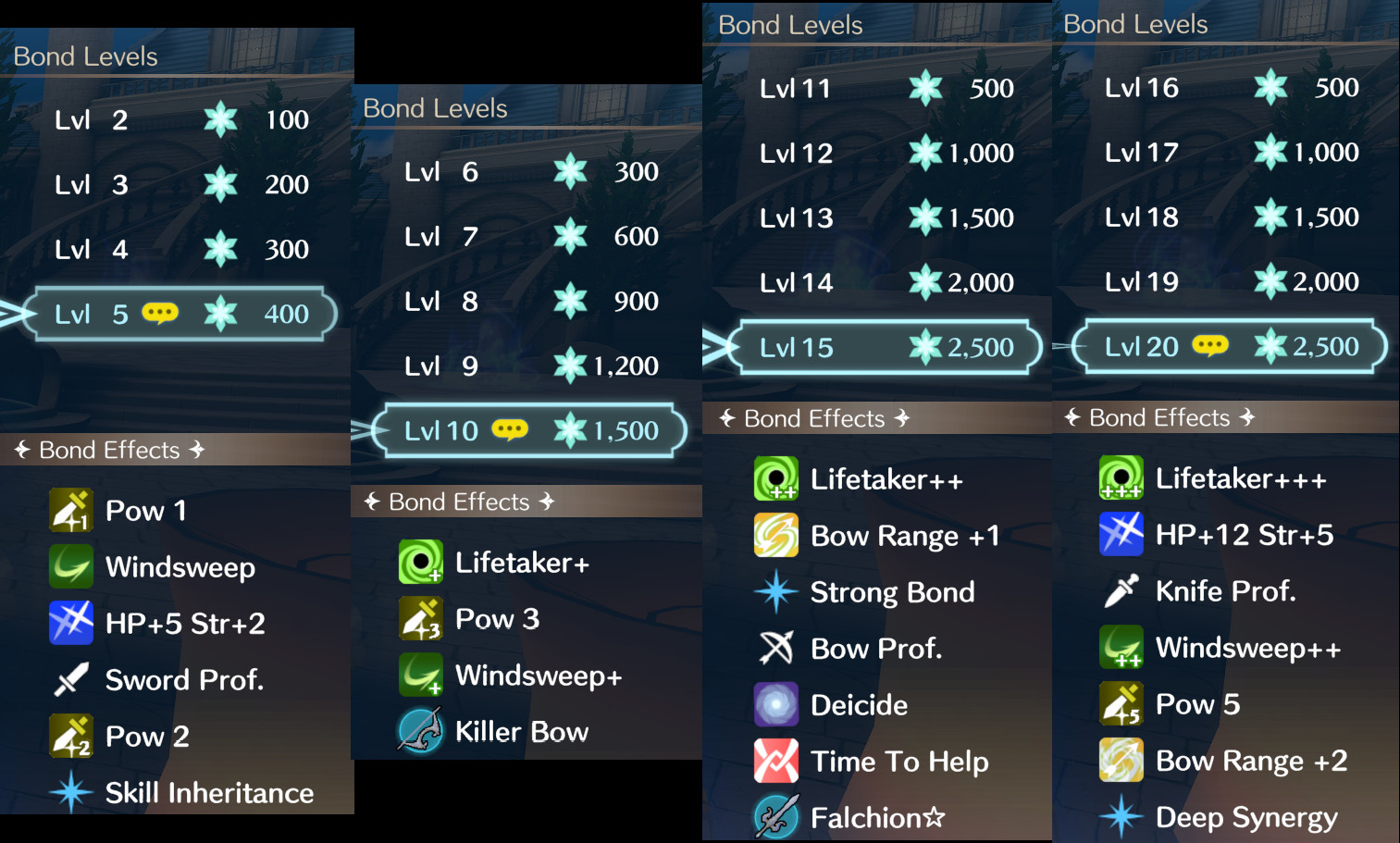Viewport: 1400px width, 843px height.
Task: Select the Deicide icon
Action: tap(776, 704)
